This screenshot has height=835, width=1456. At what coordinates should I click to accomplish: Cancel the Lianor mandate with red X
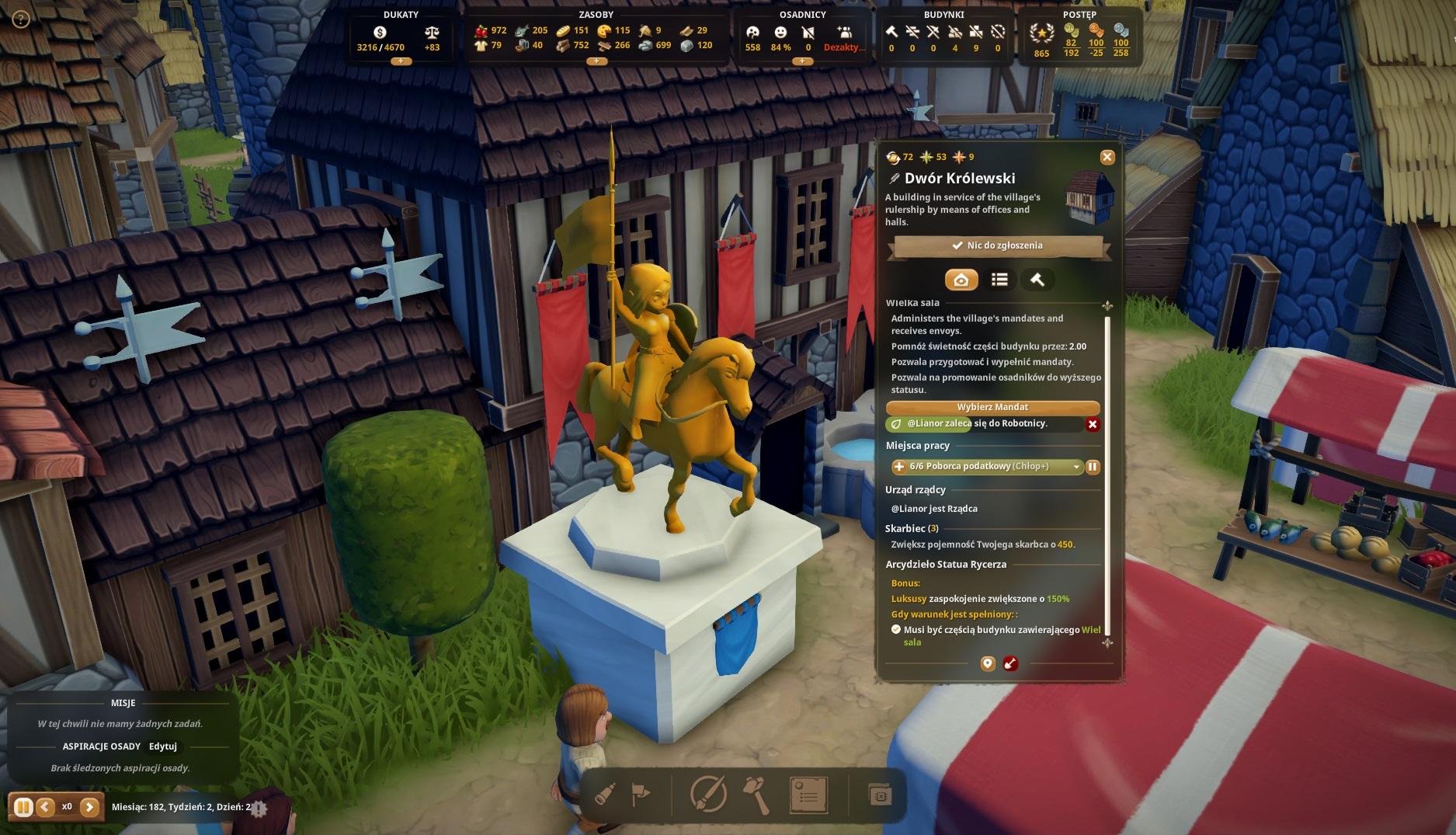click(x=1093, y=424)
